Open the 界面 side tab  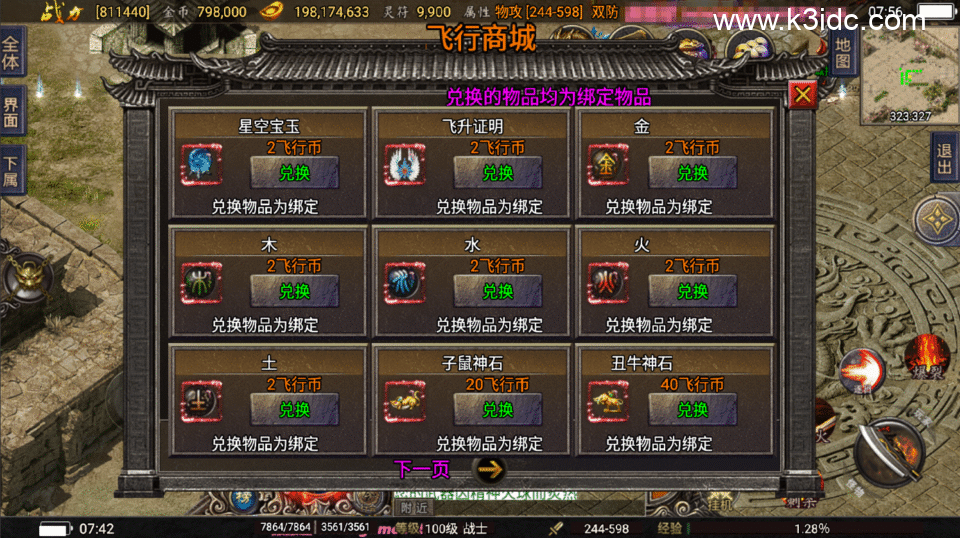[x=11, y=111]
